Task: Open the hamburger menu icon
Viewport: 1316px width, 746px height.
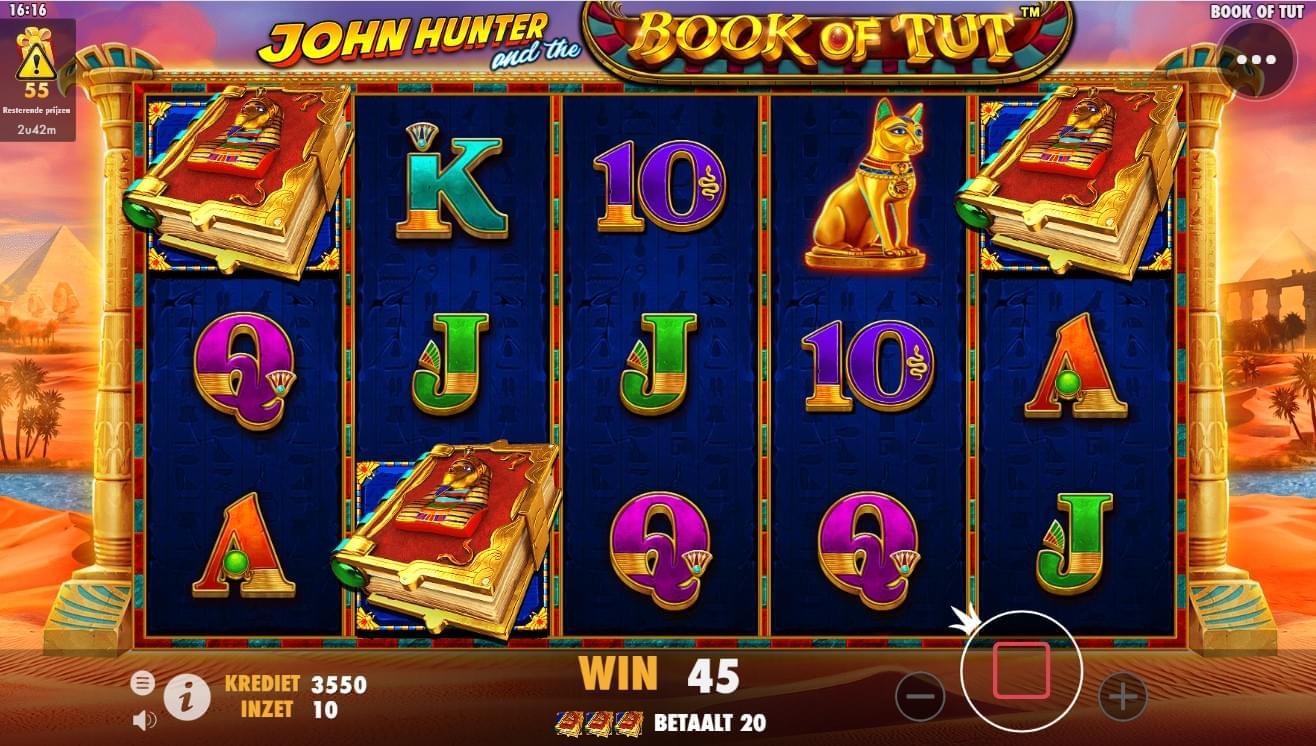Action: [143, 684]
